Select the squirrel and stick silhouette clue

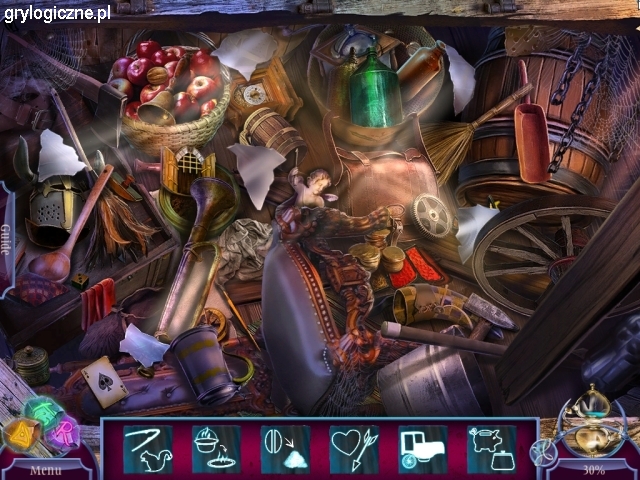(147, 448)
